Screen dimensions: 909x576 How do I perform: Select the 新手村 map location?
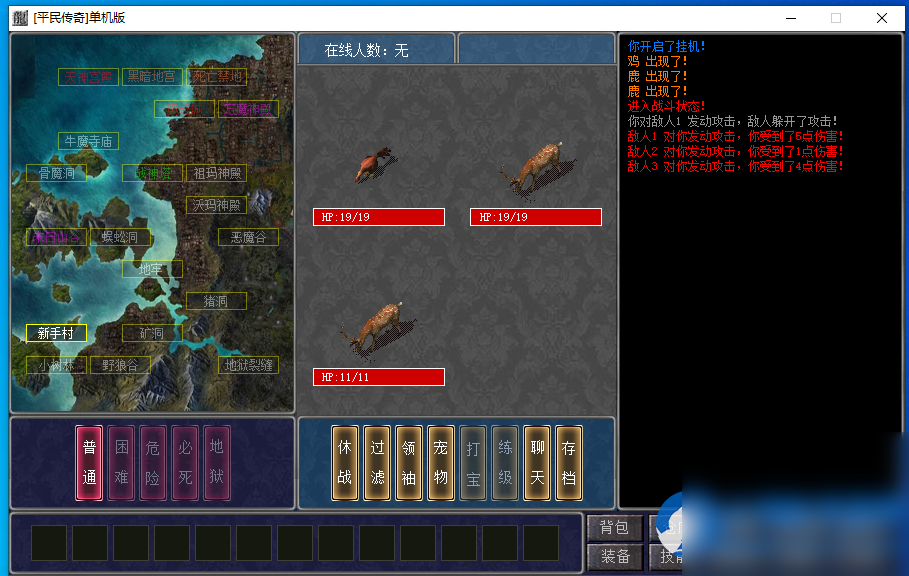pos(56,333)
